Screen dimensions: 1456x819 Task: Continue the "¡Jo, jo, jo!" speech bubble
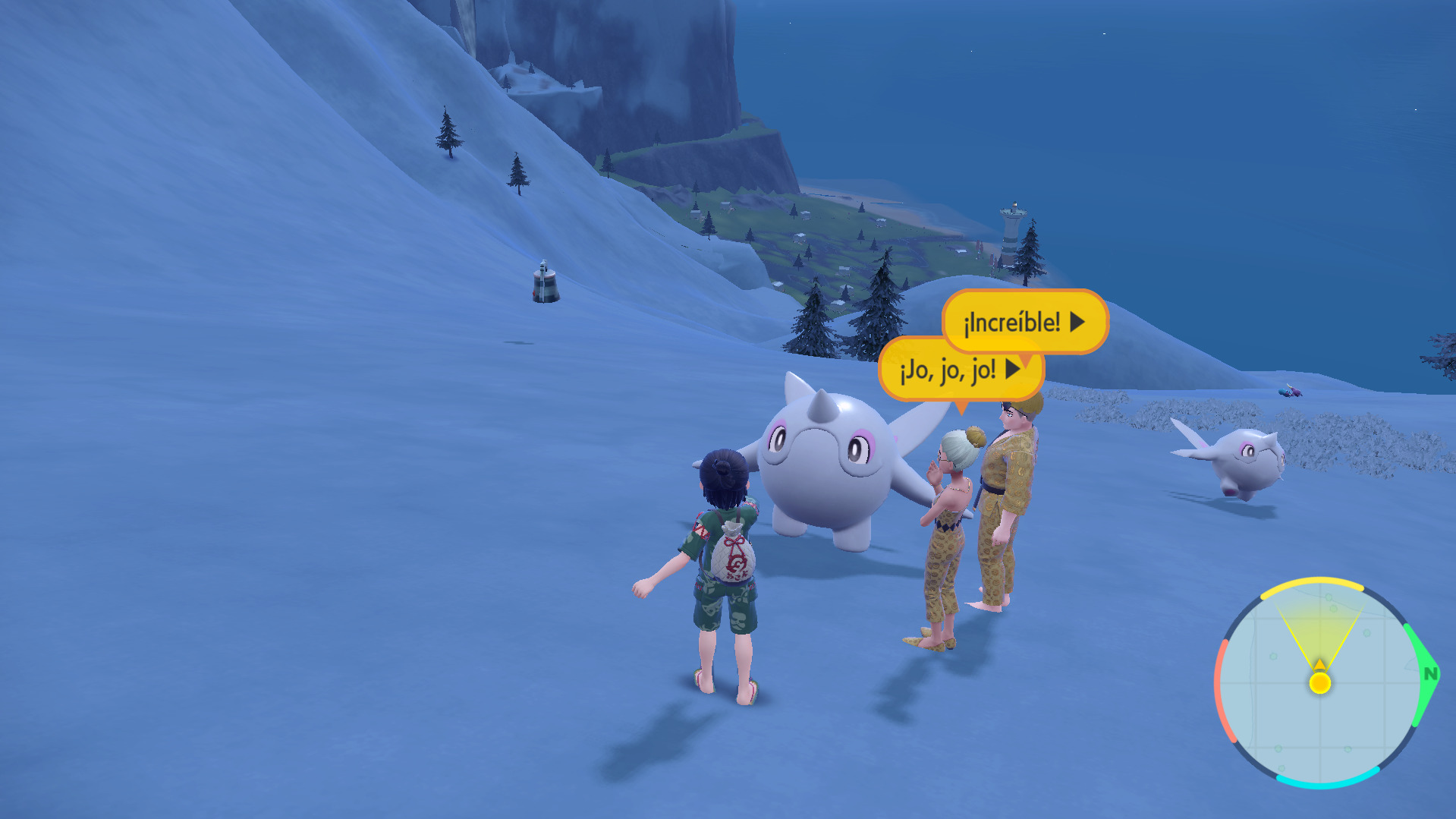[1012, 370]
